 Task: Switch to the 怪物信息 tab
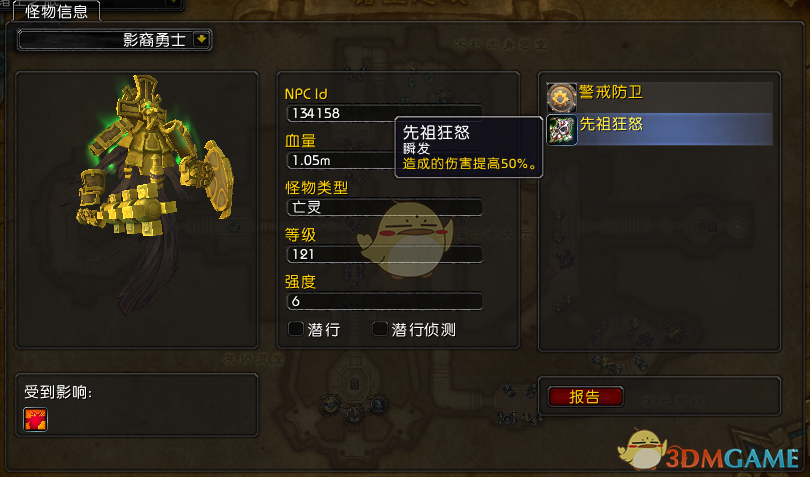[55, 12]
